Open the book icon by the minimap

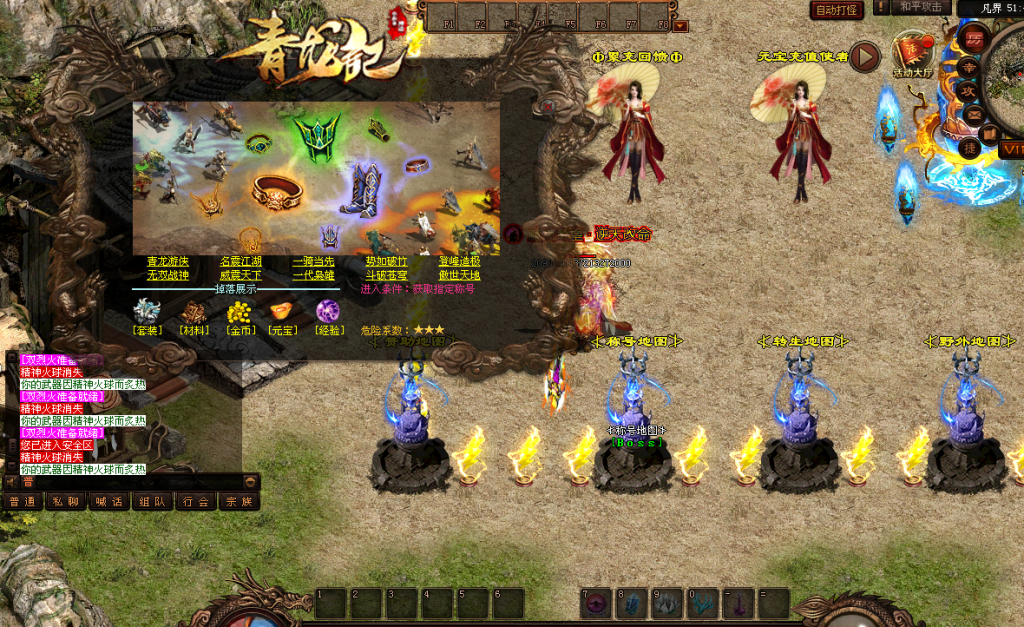click(x=989, y=132)
